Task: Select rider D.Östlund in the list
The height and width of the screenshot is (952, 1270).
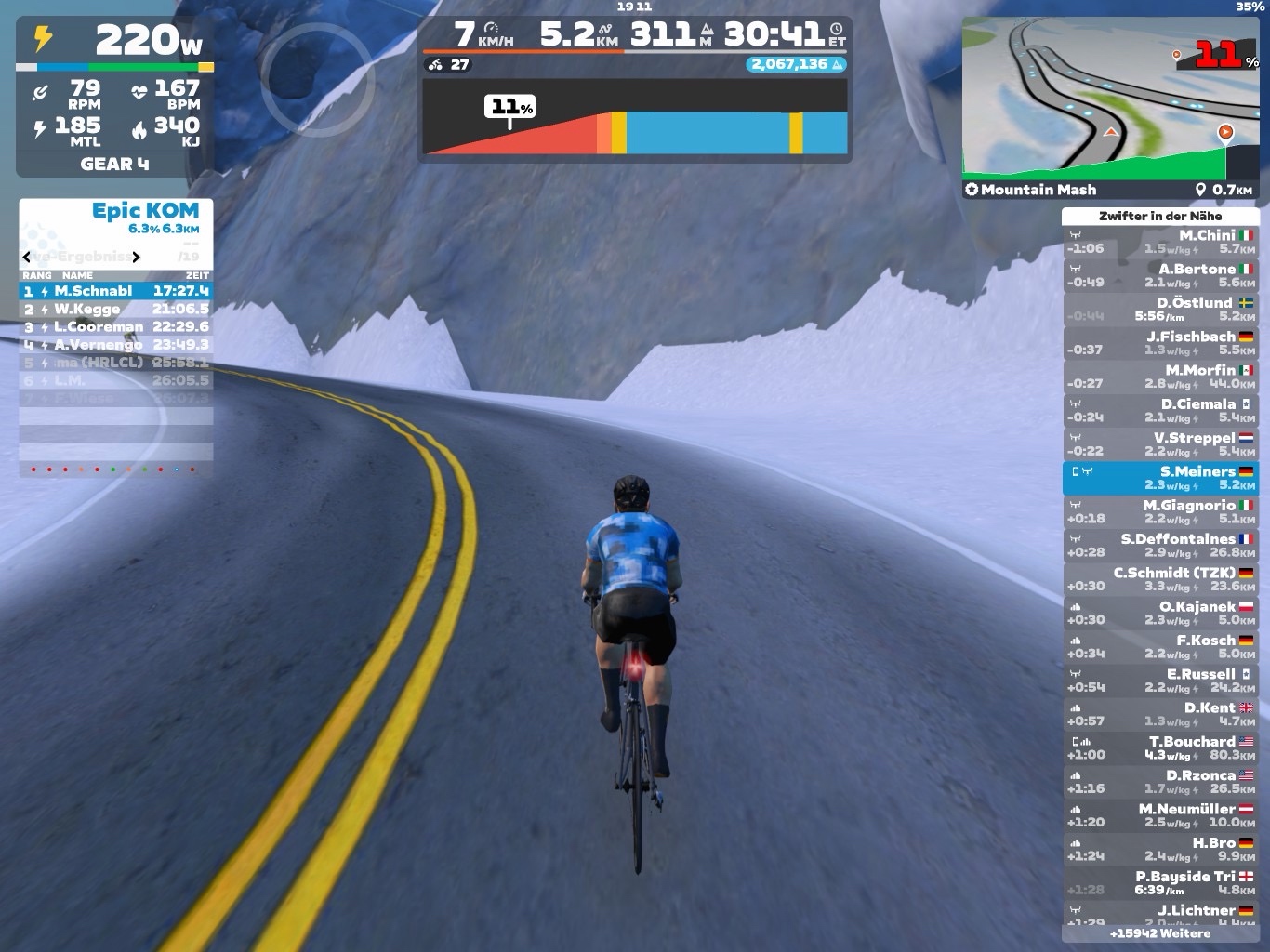Action: pyautogui.click(x=1160, y=309)
